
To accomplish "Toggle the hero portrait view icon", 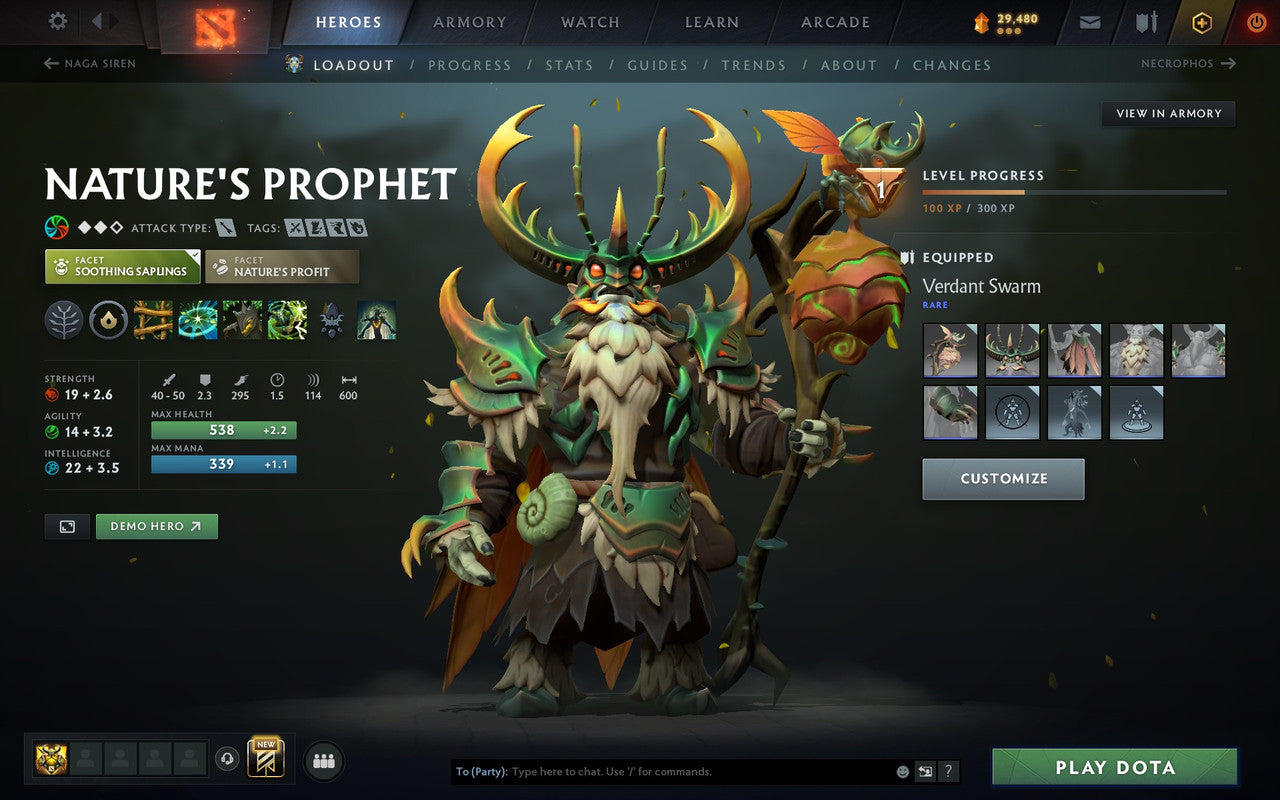I will 66,525.
